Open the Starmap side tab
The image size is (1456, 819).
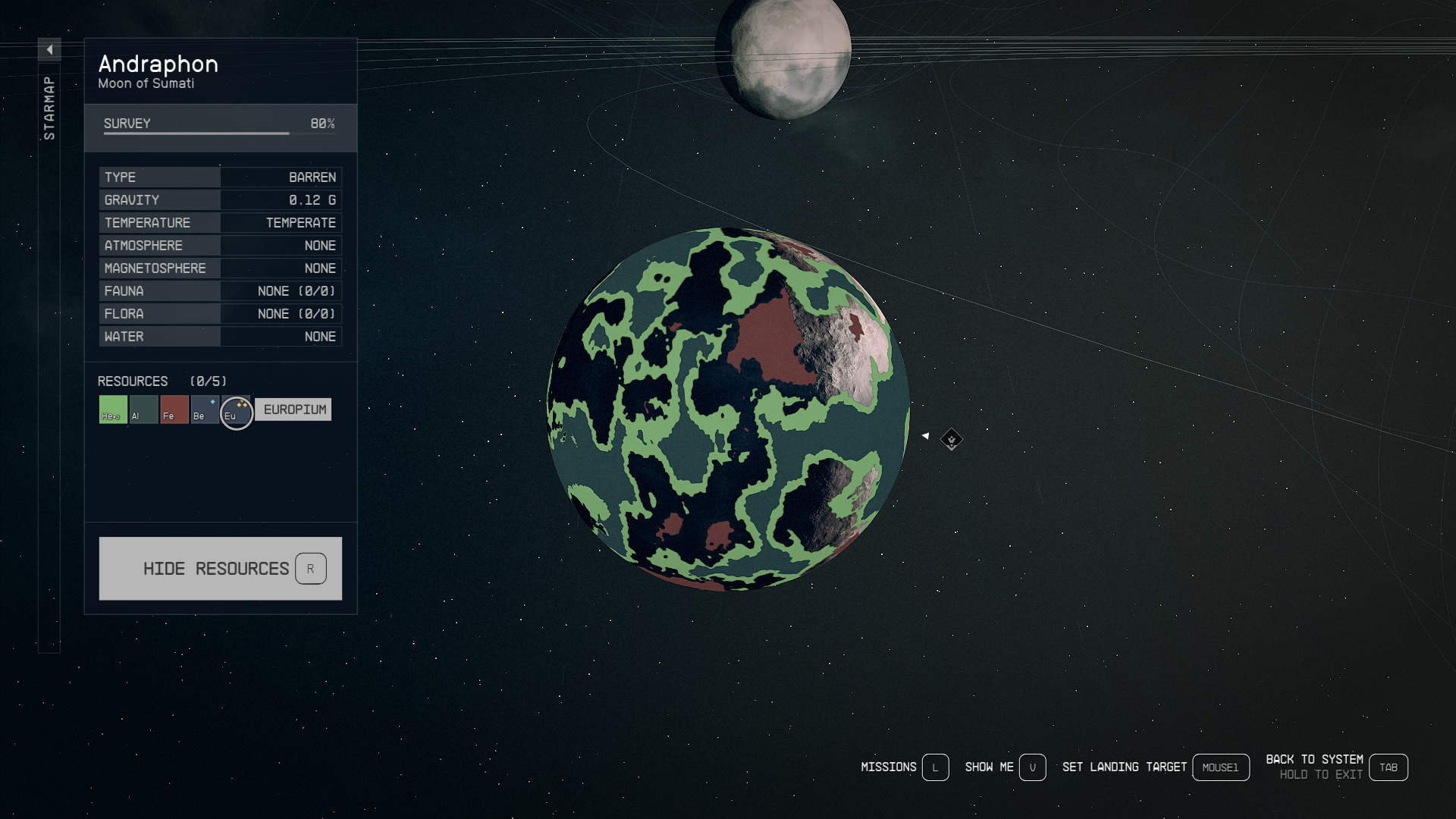click(49, 108)
